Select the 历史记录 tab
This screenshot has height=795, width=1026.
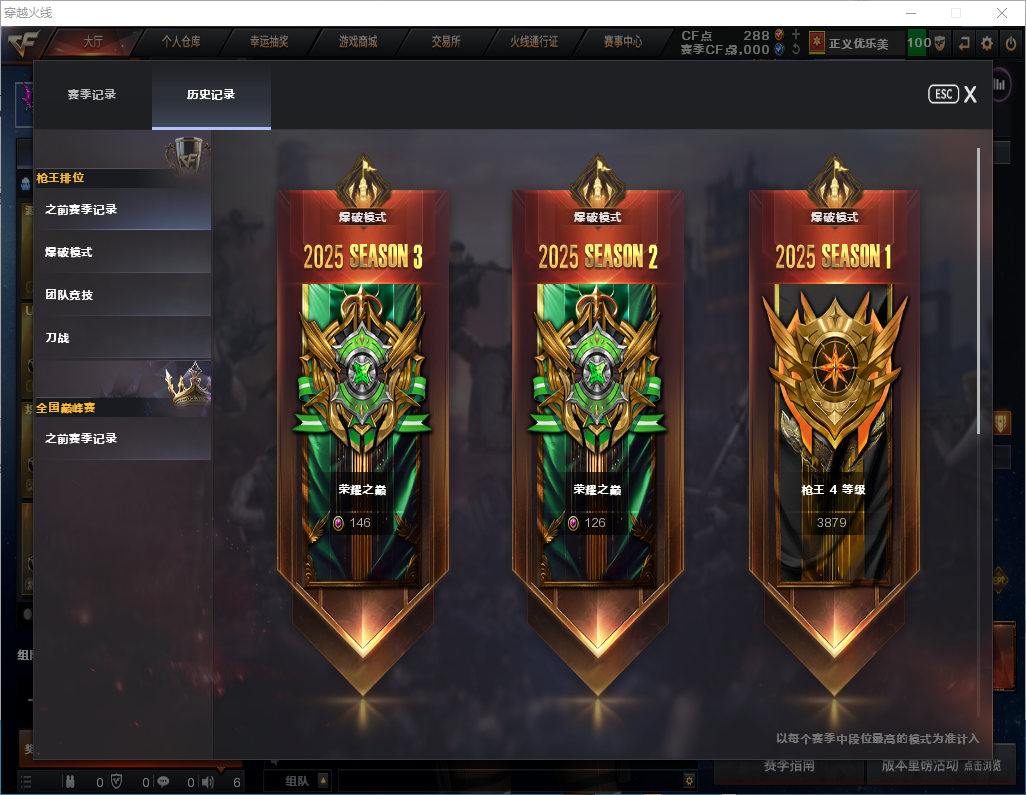point(211,95)
